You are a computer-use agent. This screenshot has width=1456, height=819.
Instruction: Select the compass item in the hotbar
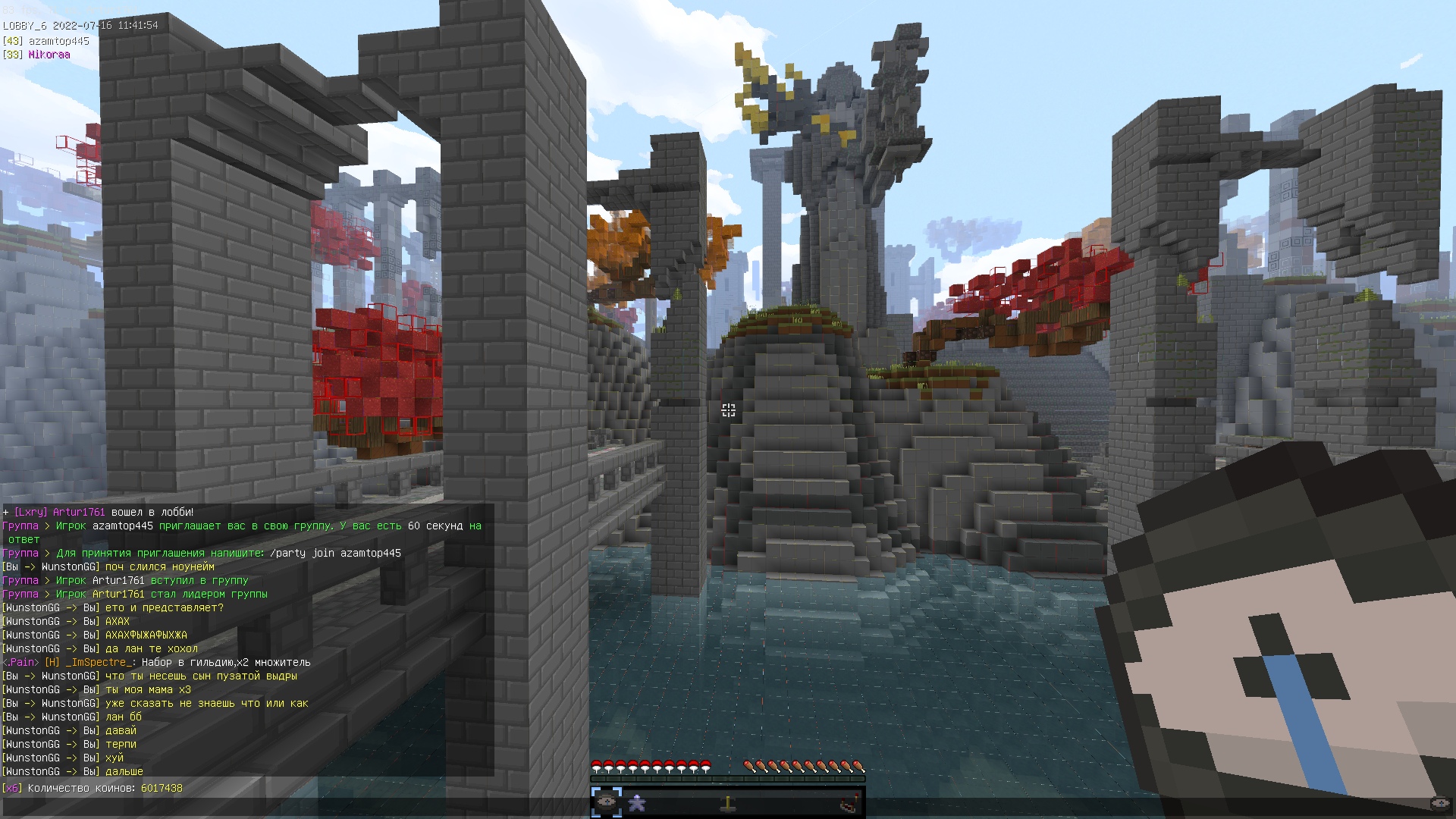pyautogui.click(x=607, y=802)
